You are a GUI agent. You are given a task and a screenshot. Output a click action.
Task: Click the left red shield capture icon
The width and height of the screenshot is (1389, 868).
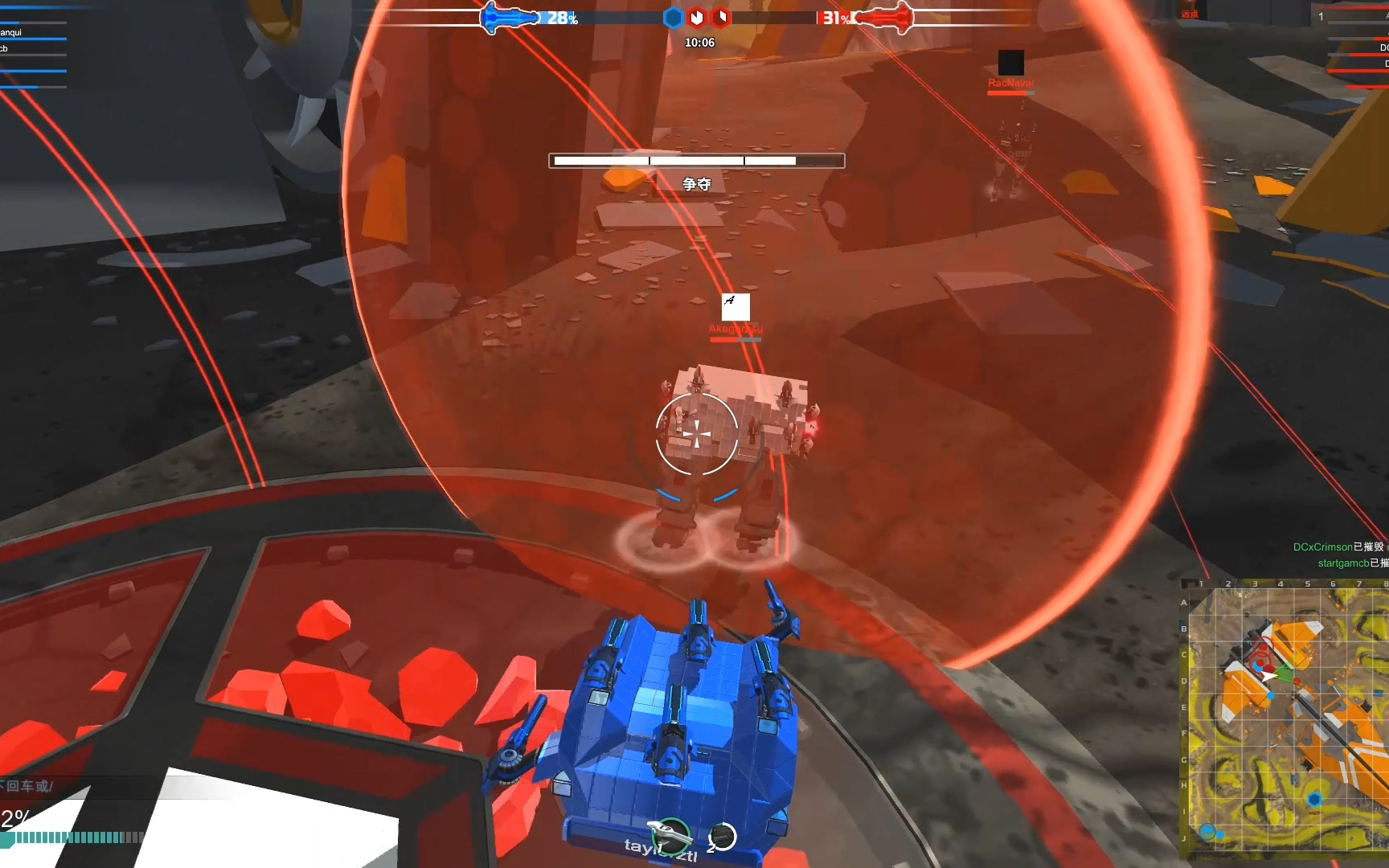point(695,18)
